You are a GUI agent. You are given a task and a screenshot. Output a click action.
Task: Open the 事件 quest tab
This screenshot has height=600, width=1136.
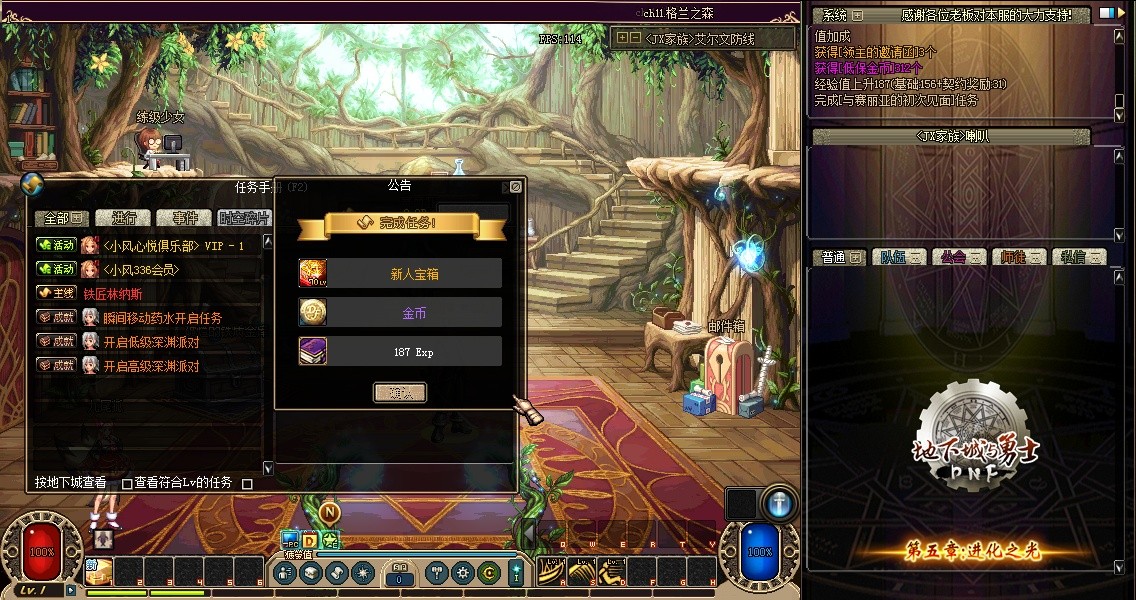(x=184, y=218)
